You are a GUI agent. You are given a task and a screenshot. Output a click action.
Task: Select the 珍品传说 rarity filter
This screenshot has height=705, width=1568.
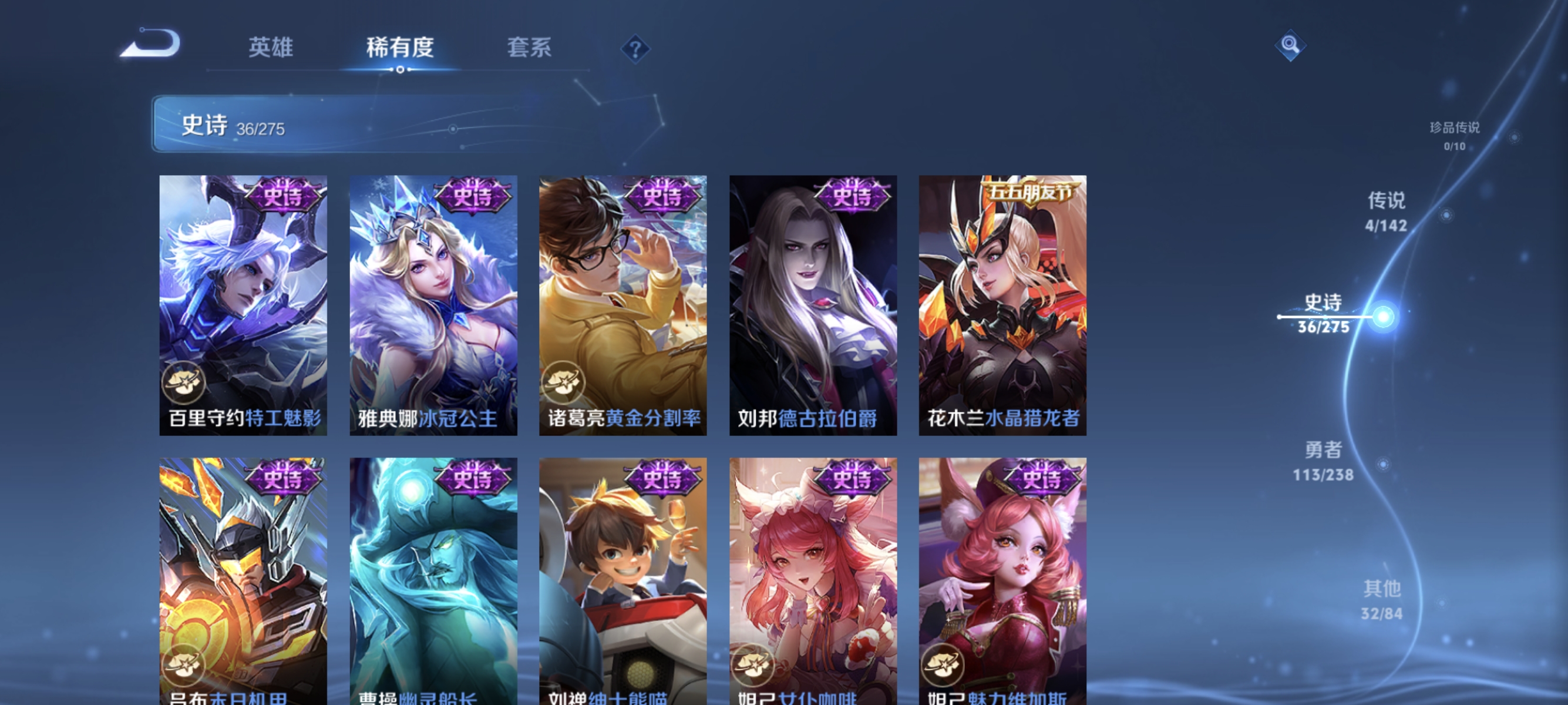pos(1454,137)
